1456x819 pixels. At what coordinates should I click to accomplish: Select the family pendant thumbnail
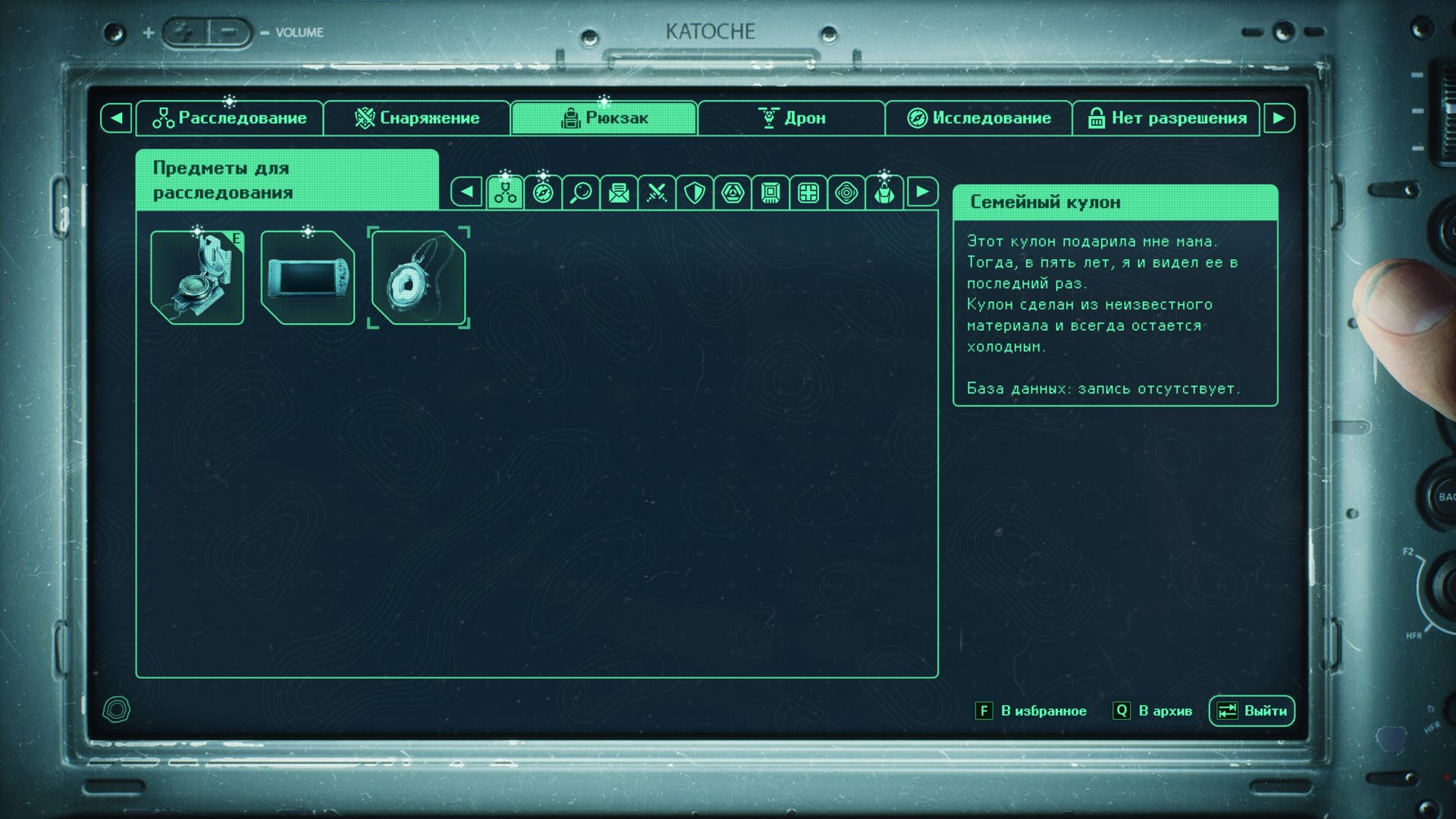click(x=418, y=278)
